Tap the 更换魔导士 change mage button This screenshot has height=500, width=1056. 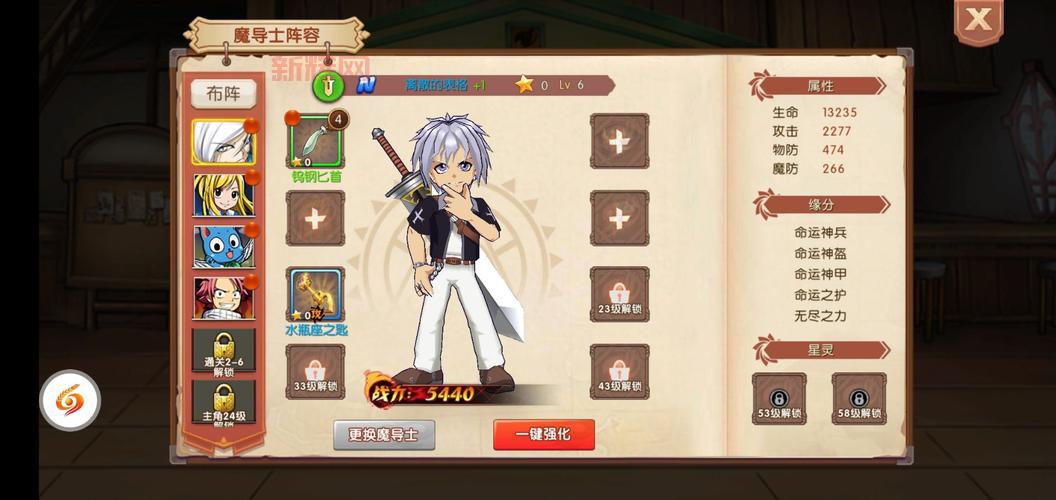coord(384,435)
